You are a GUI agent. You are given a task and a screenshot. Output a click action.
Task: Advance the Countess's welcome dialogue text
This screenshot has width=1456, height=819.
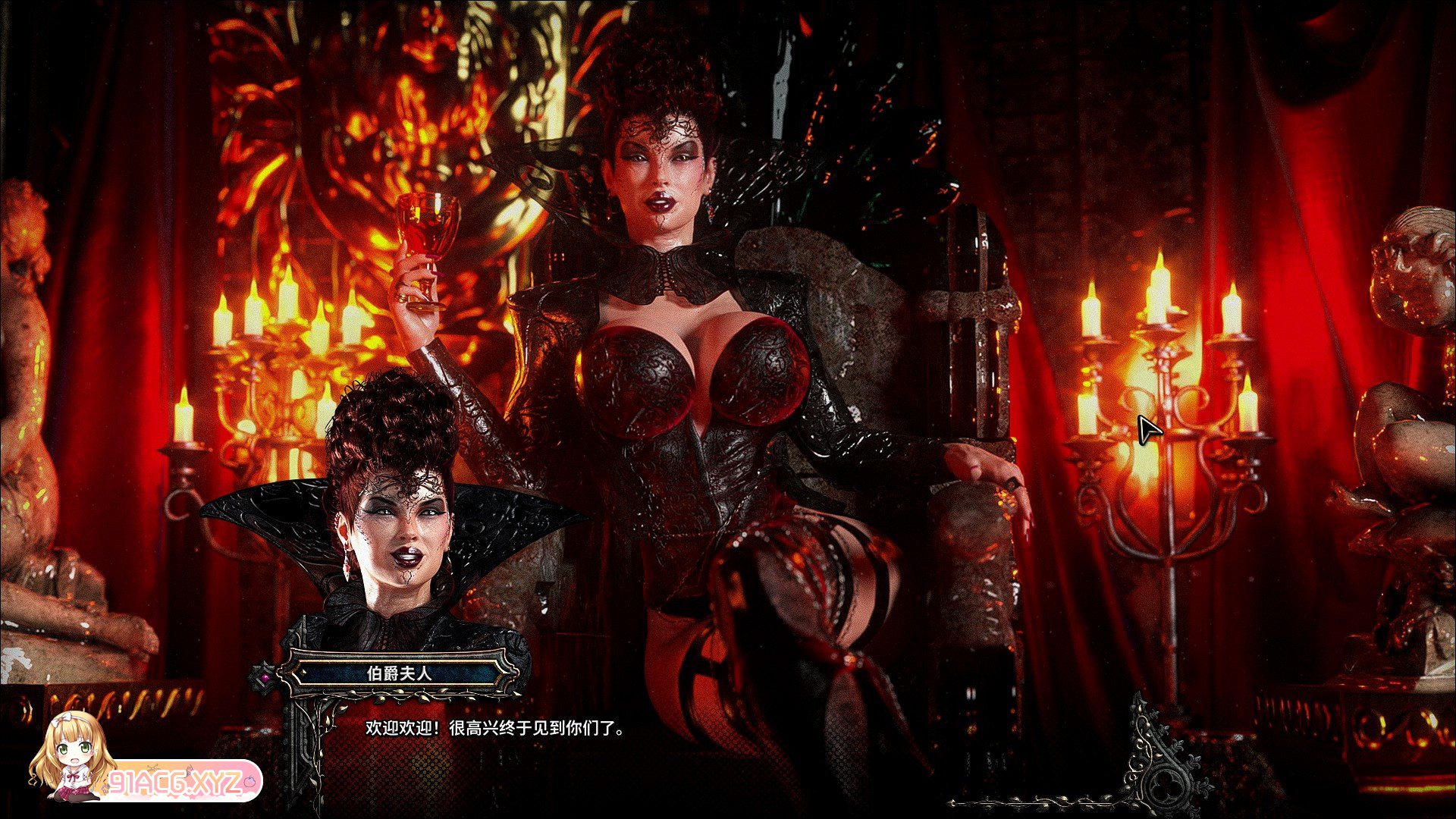point(495,729)
